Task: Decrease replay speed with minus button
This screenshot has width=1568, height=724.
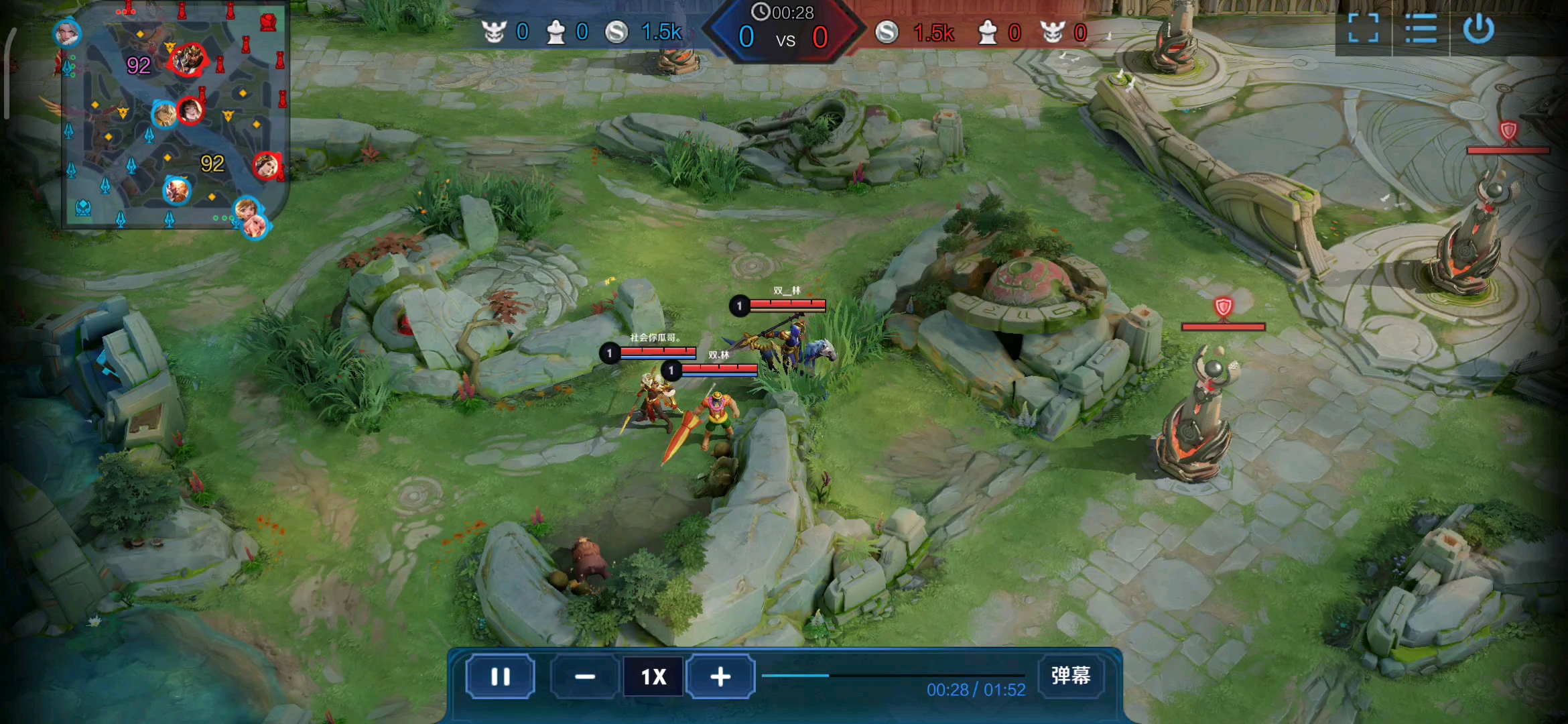Action: (x=584, y=676)
